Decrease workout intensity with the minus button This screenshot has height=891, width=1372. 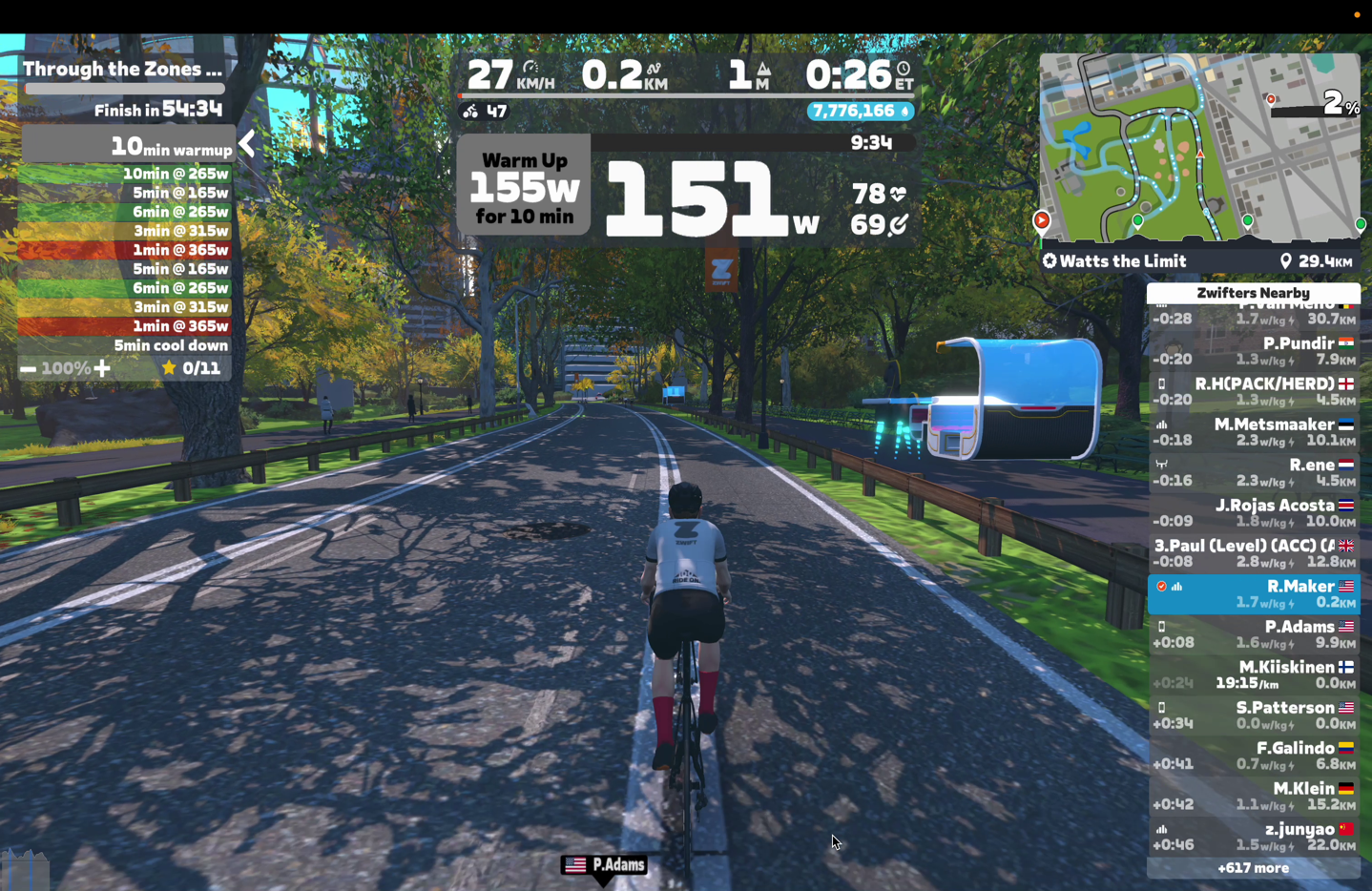pos(29,368)
